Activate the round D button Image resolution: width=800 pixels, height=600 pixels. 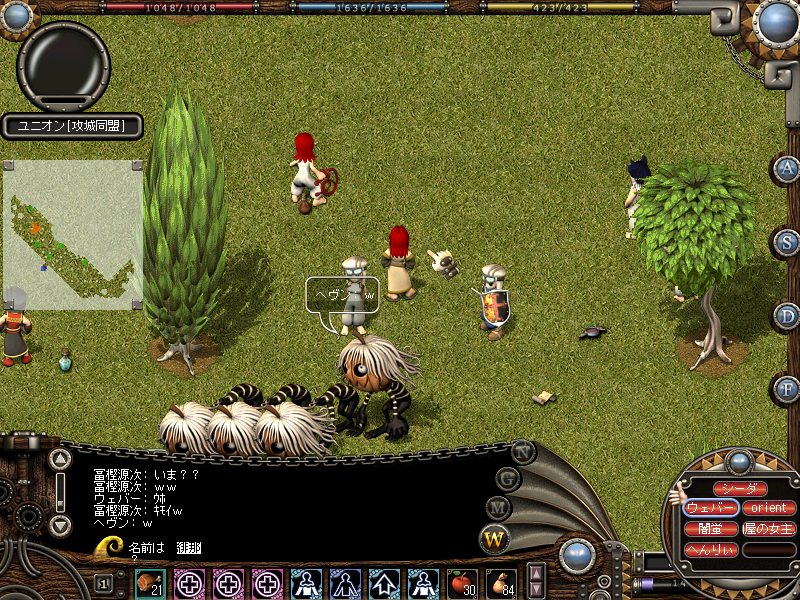click(x=788, y=316)
